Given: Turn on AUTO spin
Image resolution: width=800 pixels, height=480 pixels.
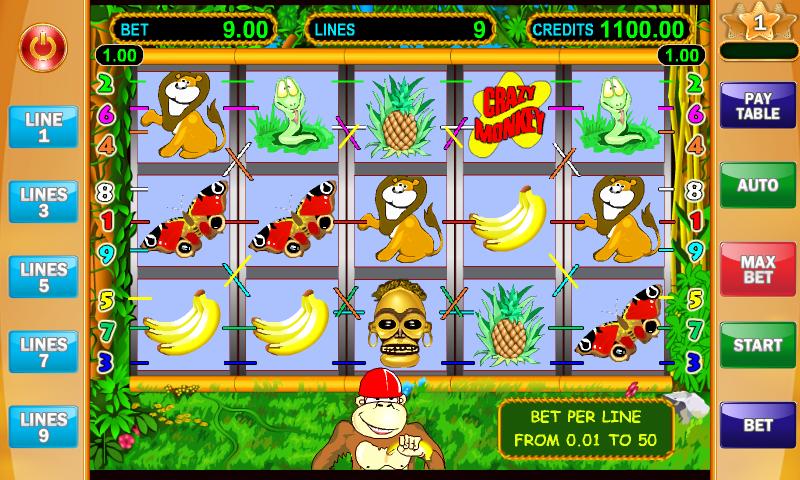Looking at the screenshot, I should pos(758,186).
